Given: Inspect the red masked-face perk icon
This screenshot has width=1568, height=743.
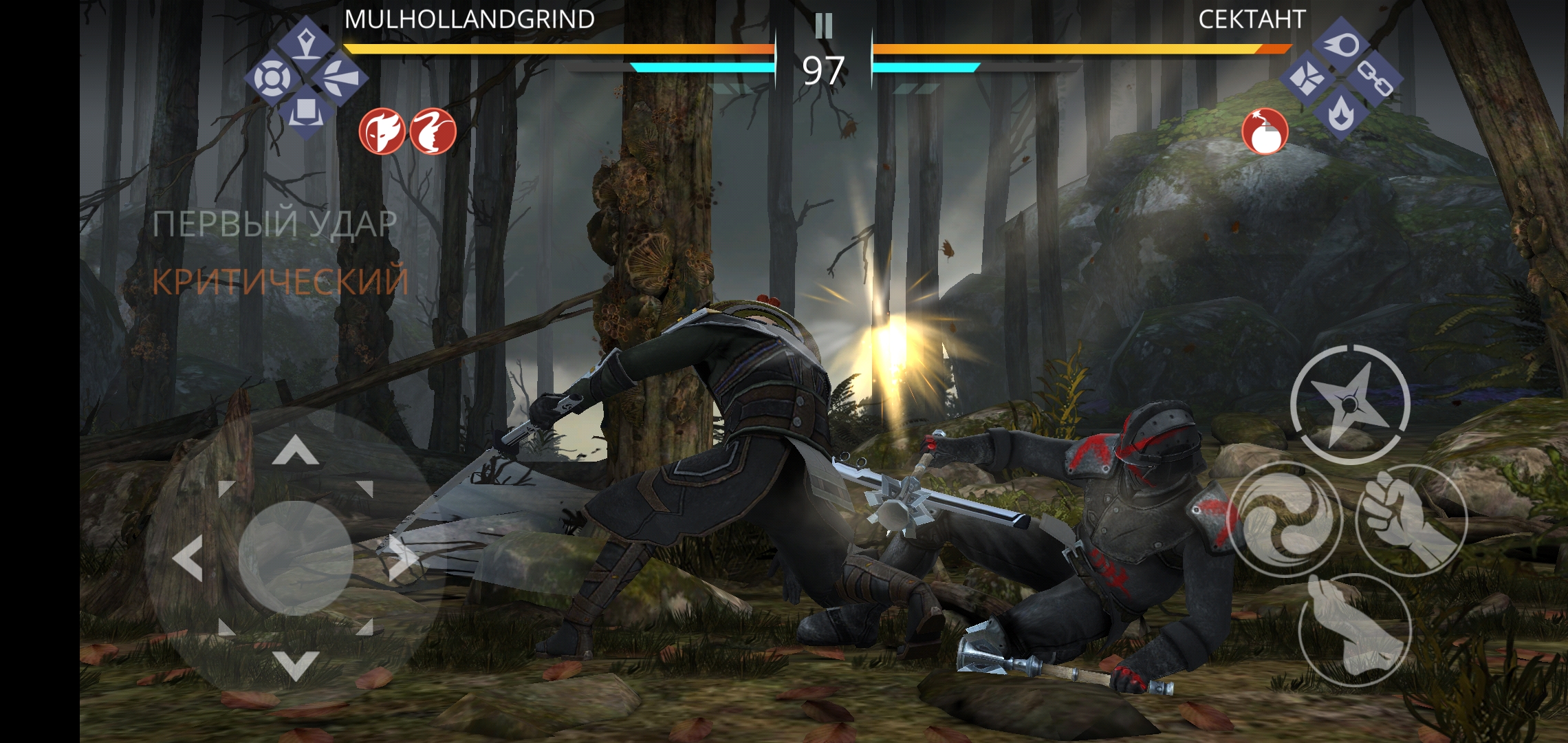Looking at the screenshot, I should (382, 131).
